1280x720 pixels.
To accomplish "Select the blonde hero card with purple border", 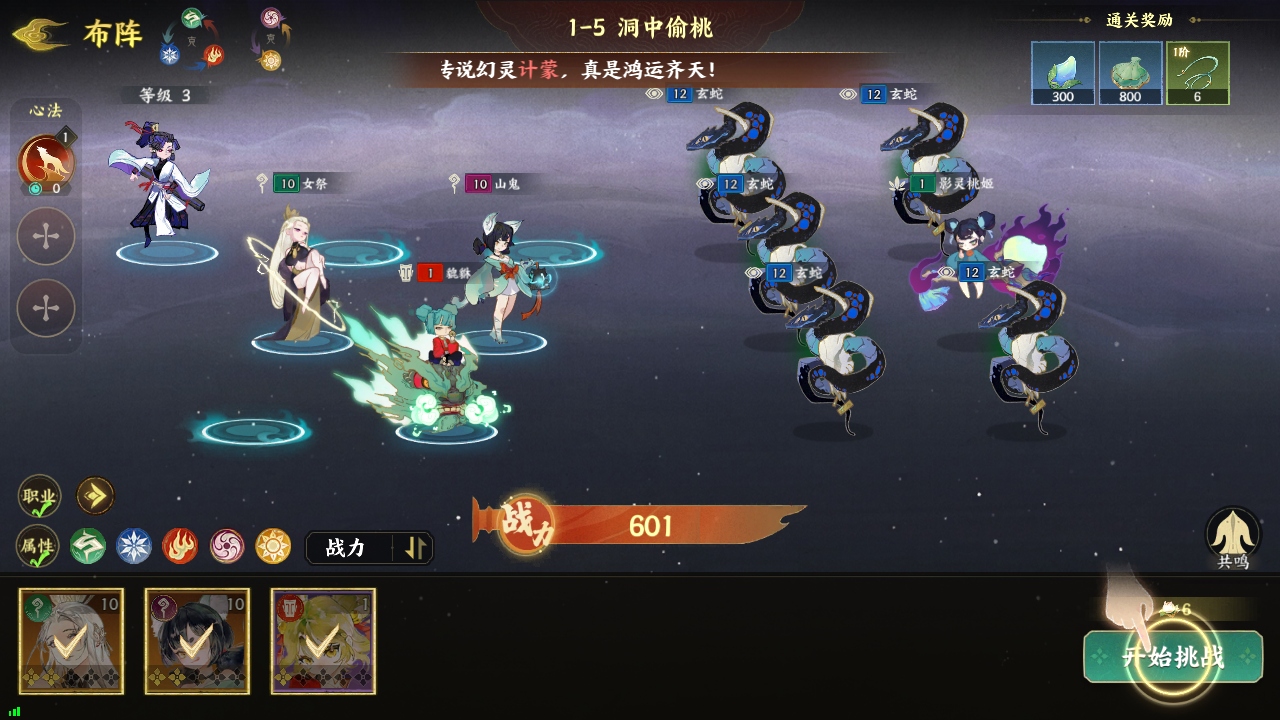I will point(323,641).
